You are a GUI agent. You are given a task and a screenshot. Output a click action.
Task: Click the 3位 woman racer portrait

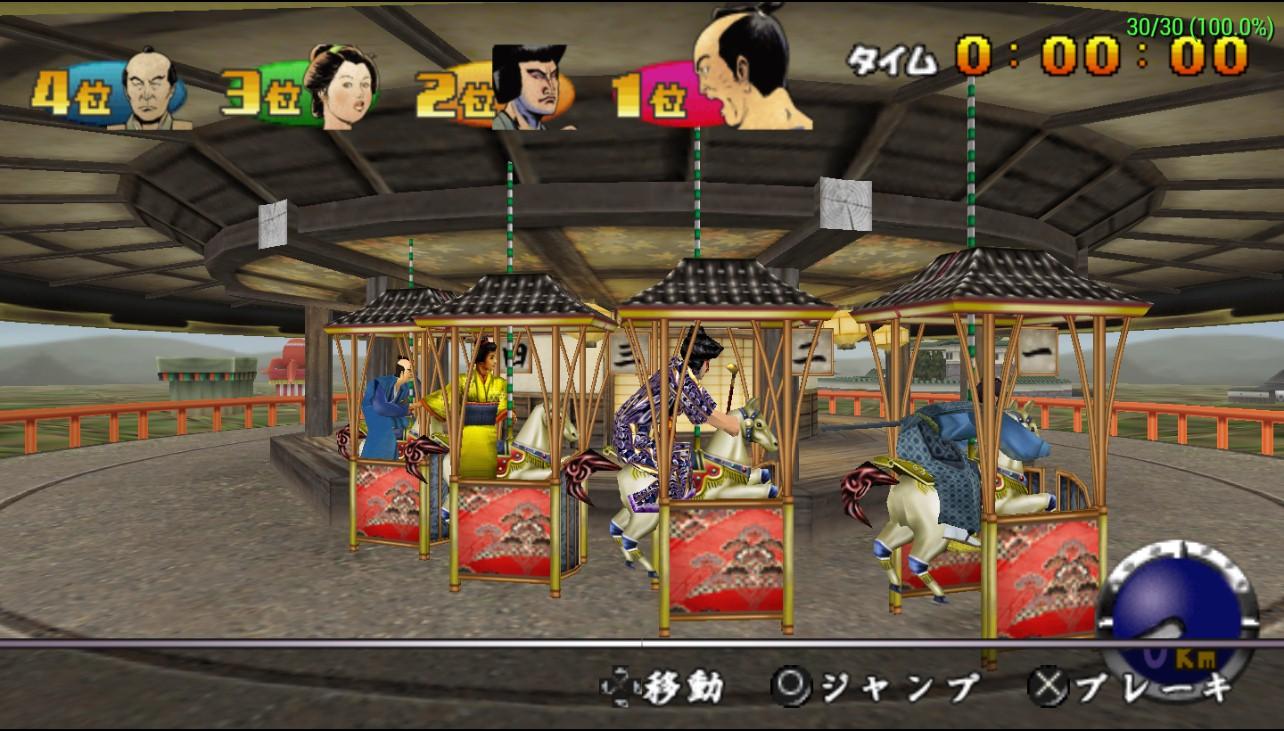coord(340,86)
